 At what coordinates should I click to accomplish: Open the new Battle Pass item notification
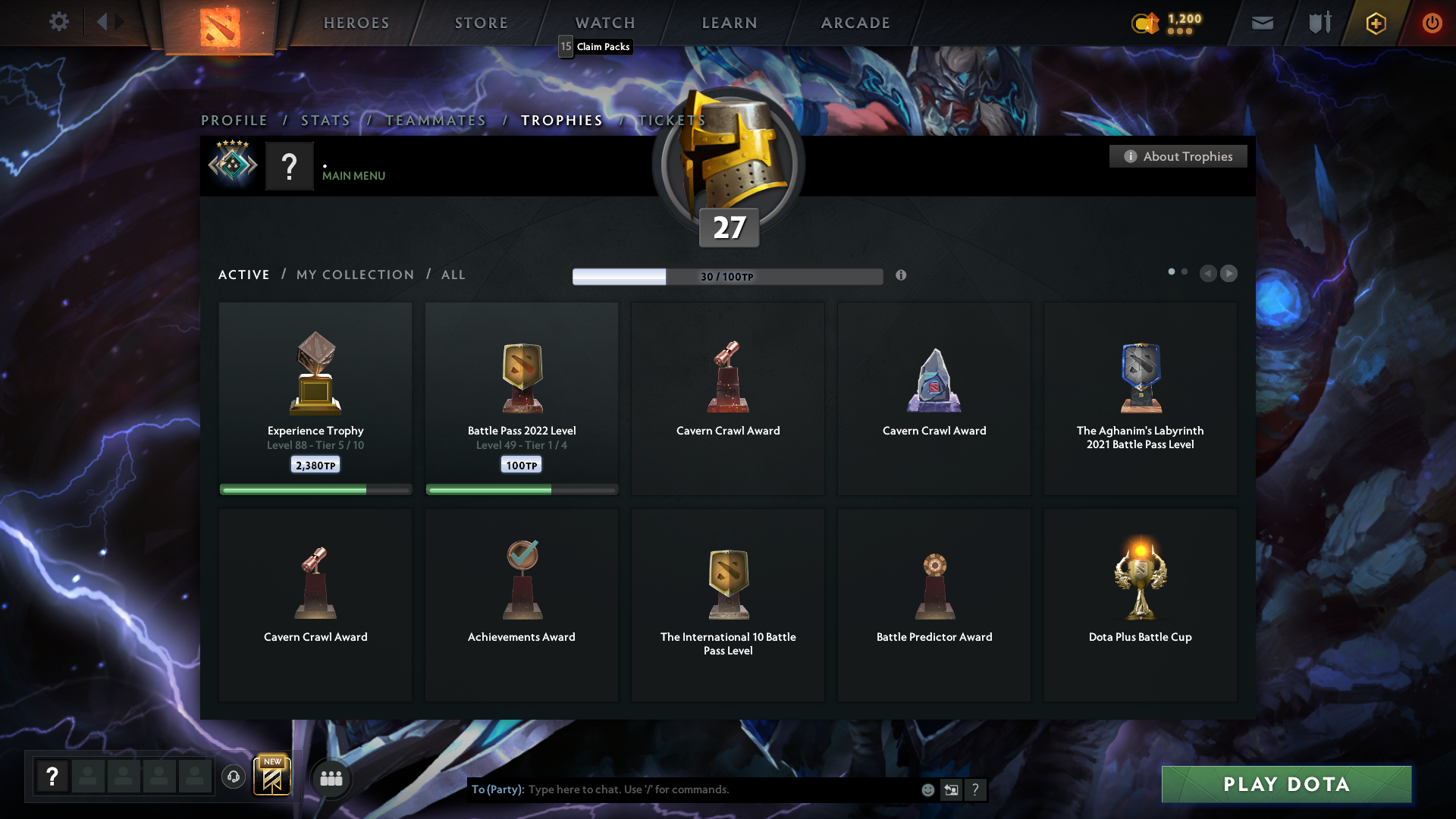(x=272, y=774)
